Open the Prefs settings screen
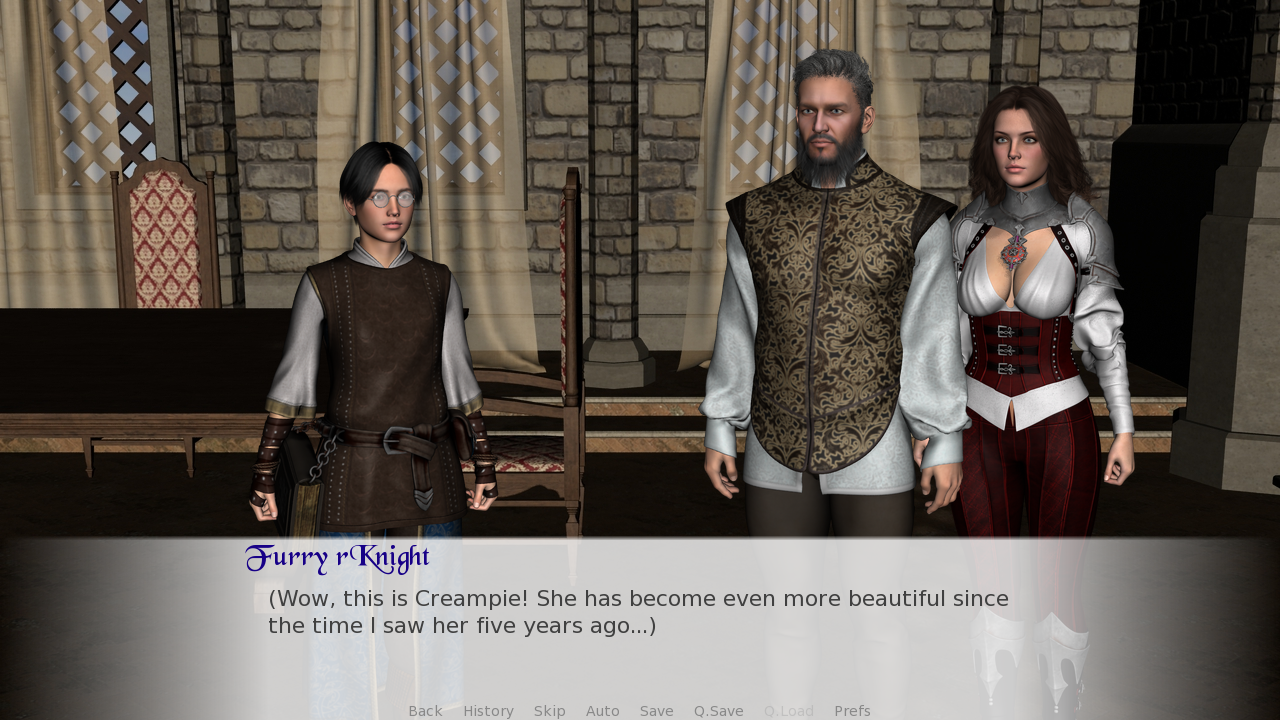Screen dimensions: 1280x720 click(x=852, y=711)
